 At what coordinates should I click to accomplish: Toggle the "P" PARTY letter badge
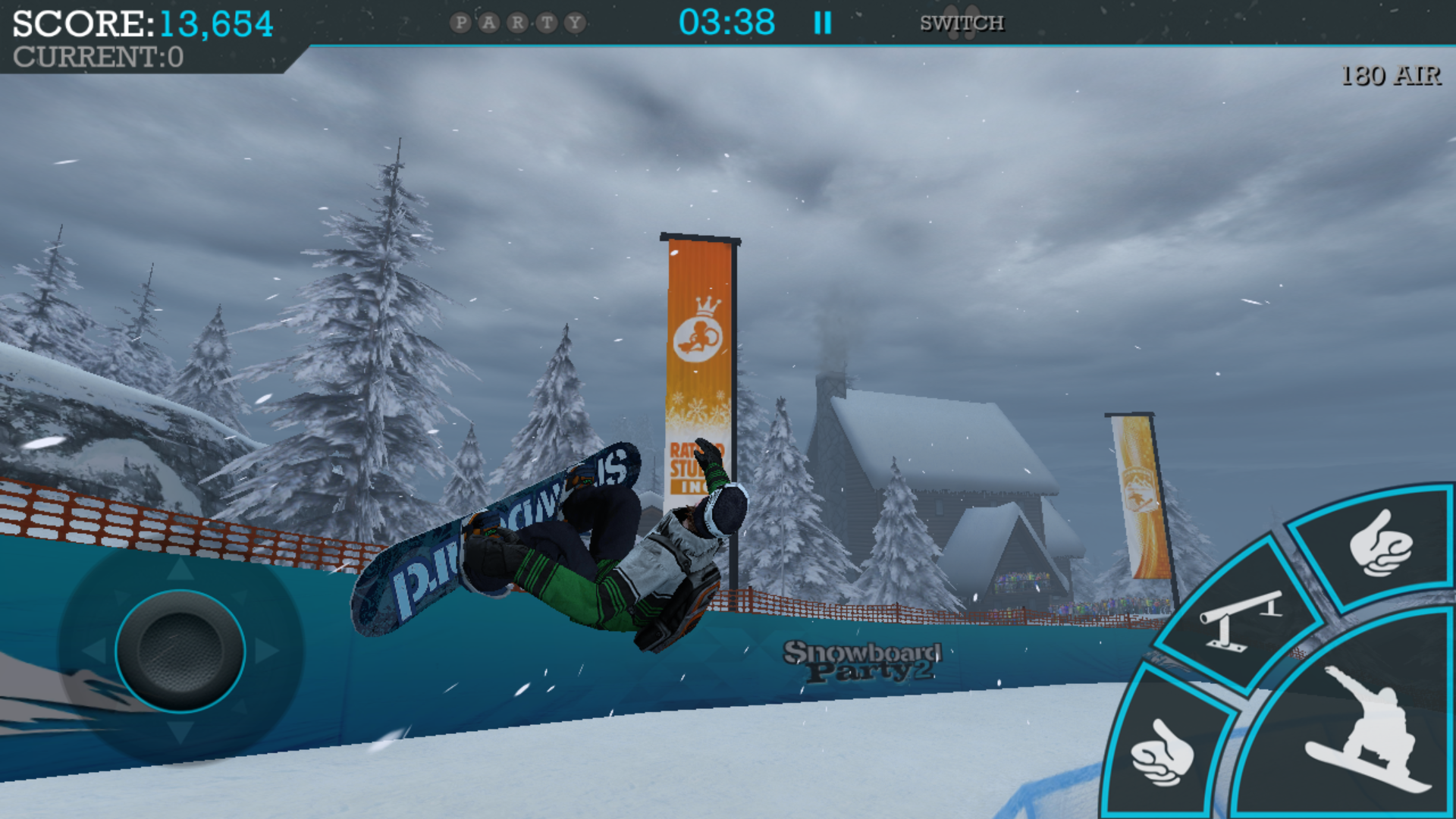point(461,23)
